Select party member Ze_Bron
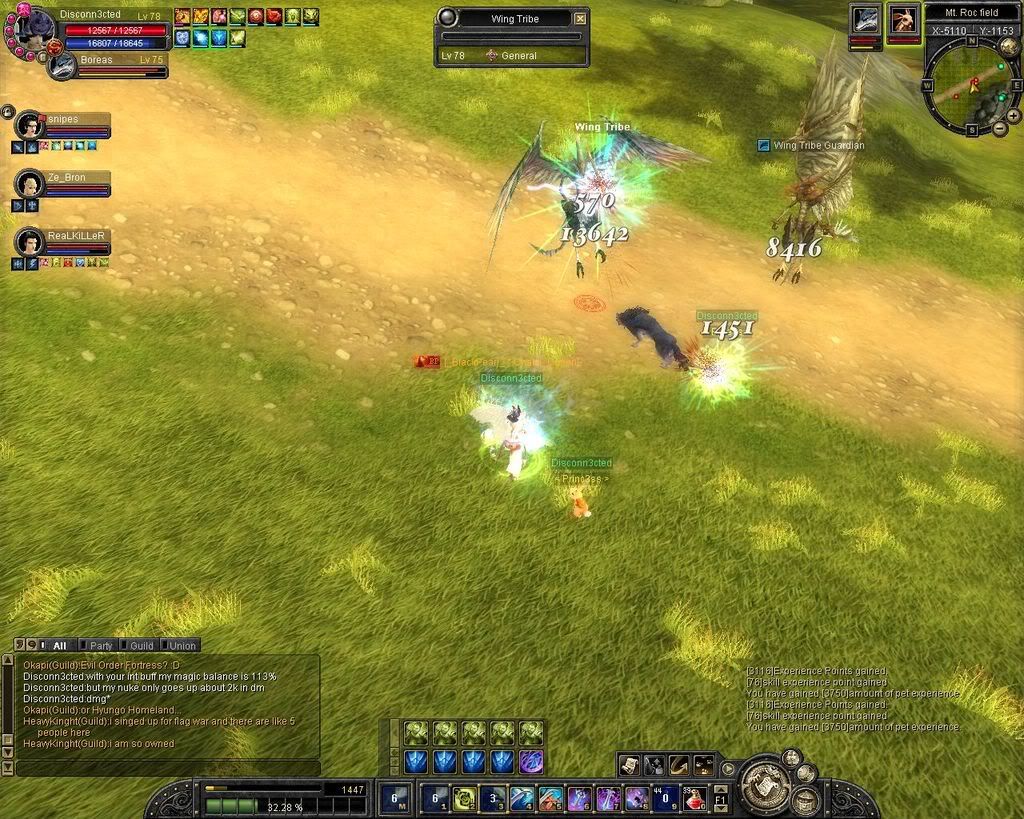The width and height of the screenshot is (1024, 819). tap(30, 184)
